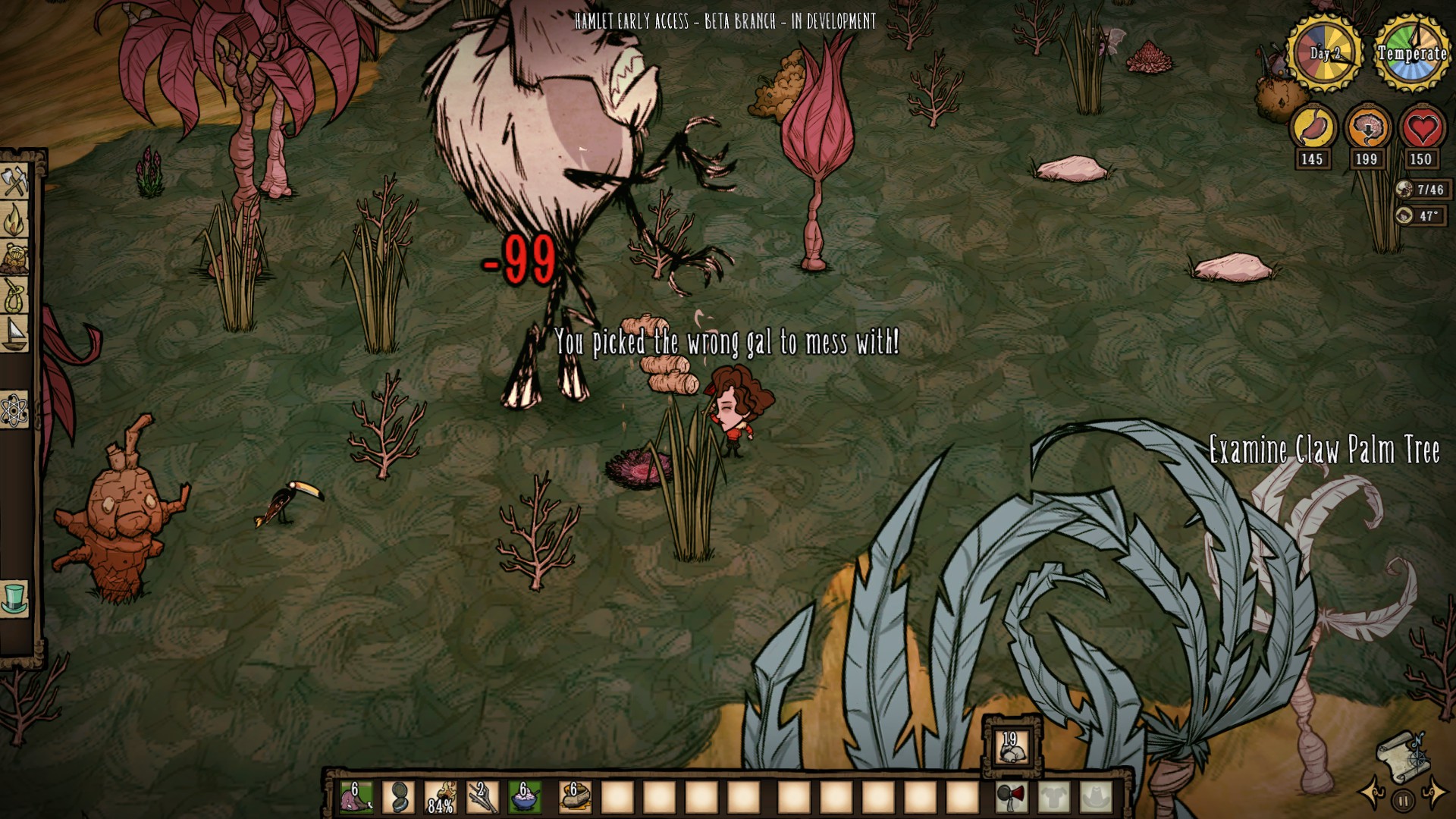Pause the game
The height and width of the screenshot is (819, 1456).
point(1404,800)
